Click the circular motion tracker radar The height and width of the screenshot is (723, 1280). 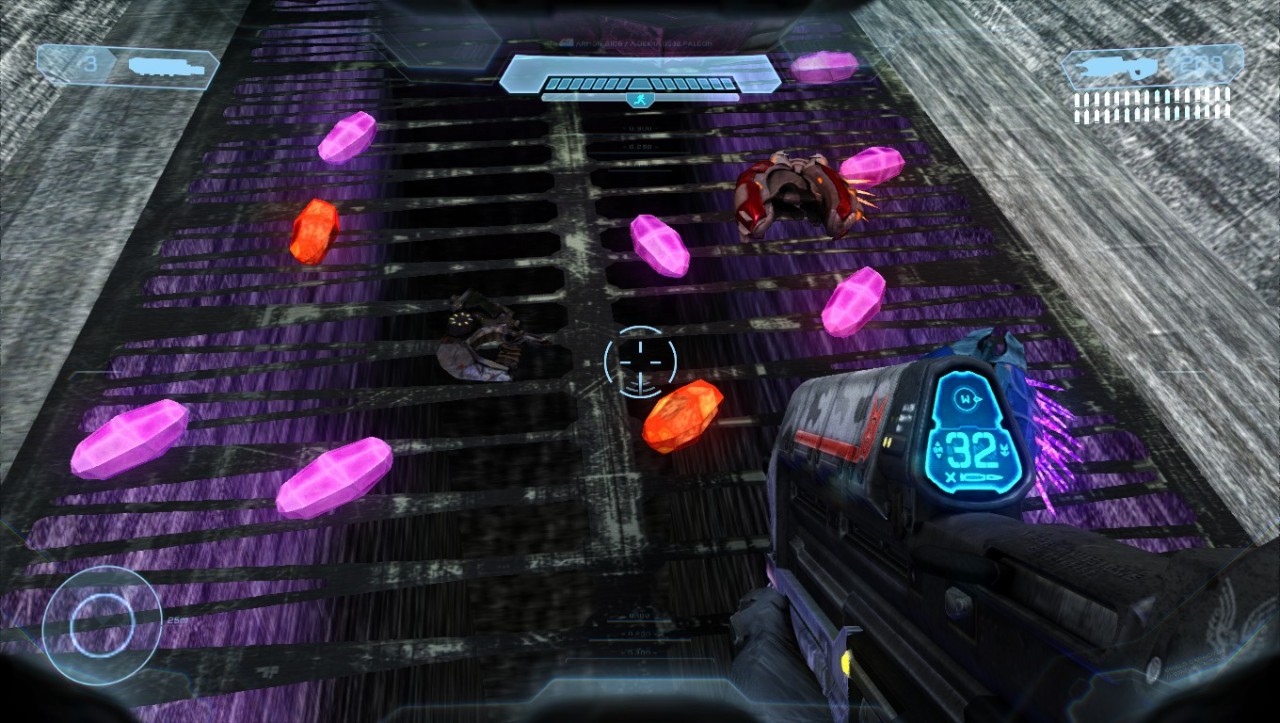[101, 625]
